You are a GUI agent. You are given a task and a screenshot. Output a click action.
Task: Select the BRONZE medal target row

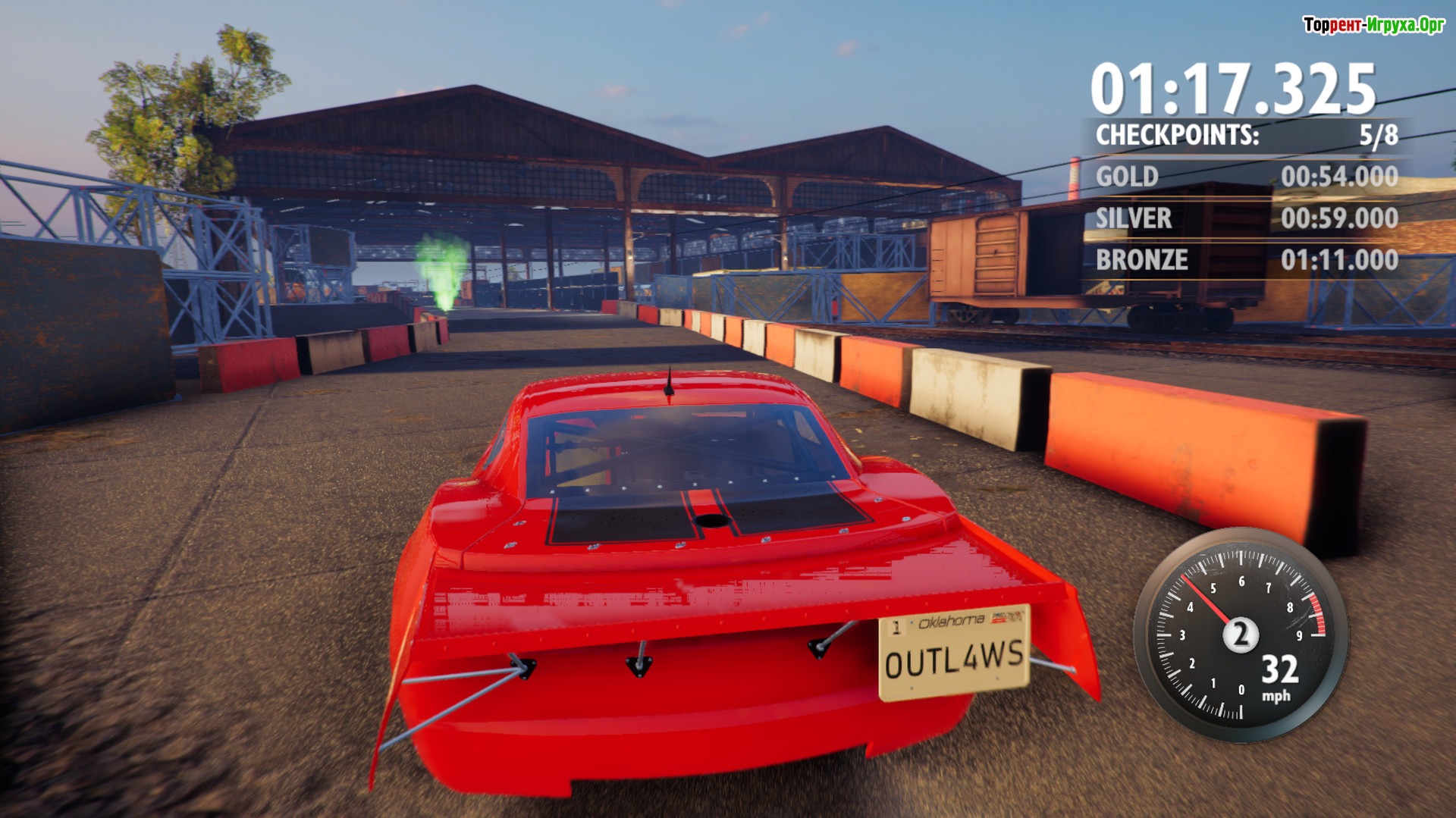point(1246,260)
